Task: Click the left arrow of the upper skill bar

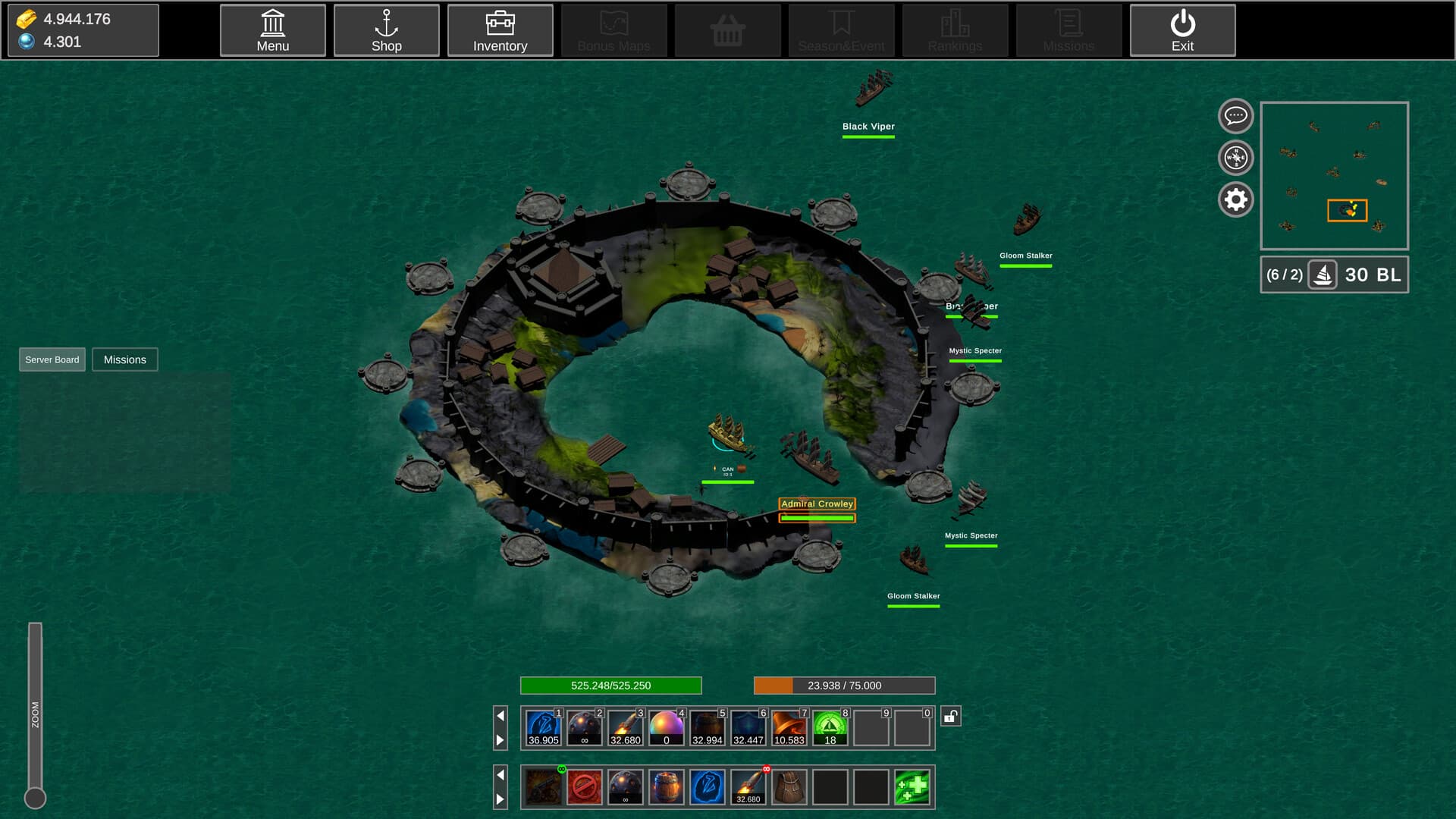Action: tap(500, 714)
